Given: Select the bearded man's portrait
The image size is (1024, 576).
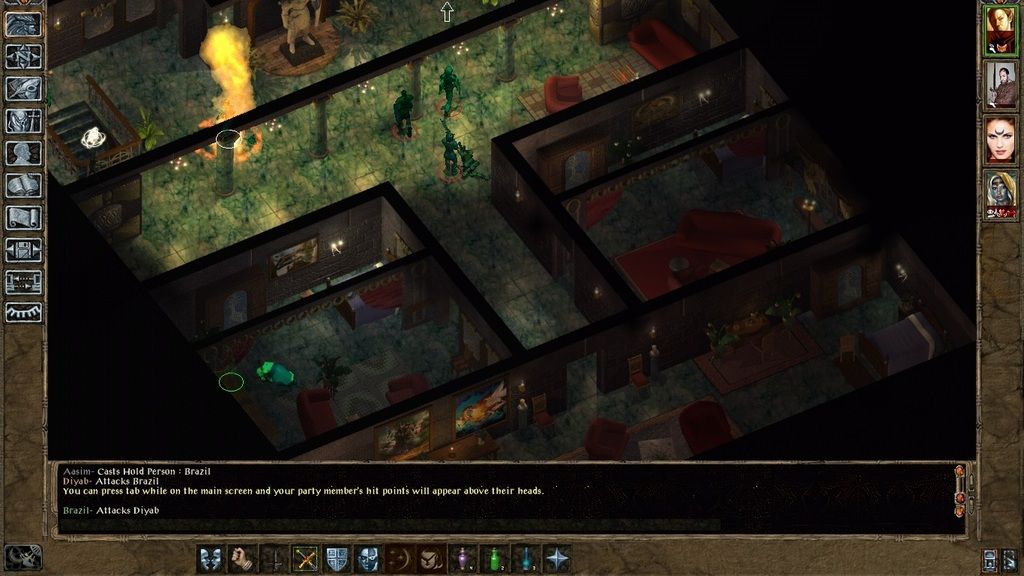Looking at the screenshot, I should [x=1000, y=85].
